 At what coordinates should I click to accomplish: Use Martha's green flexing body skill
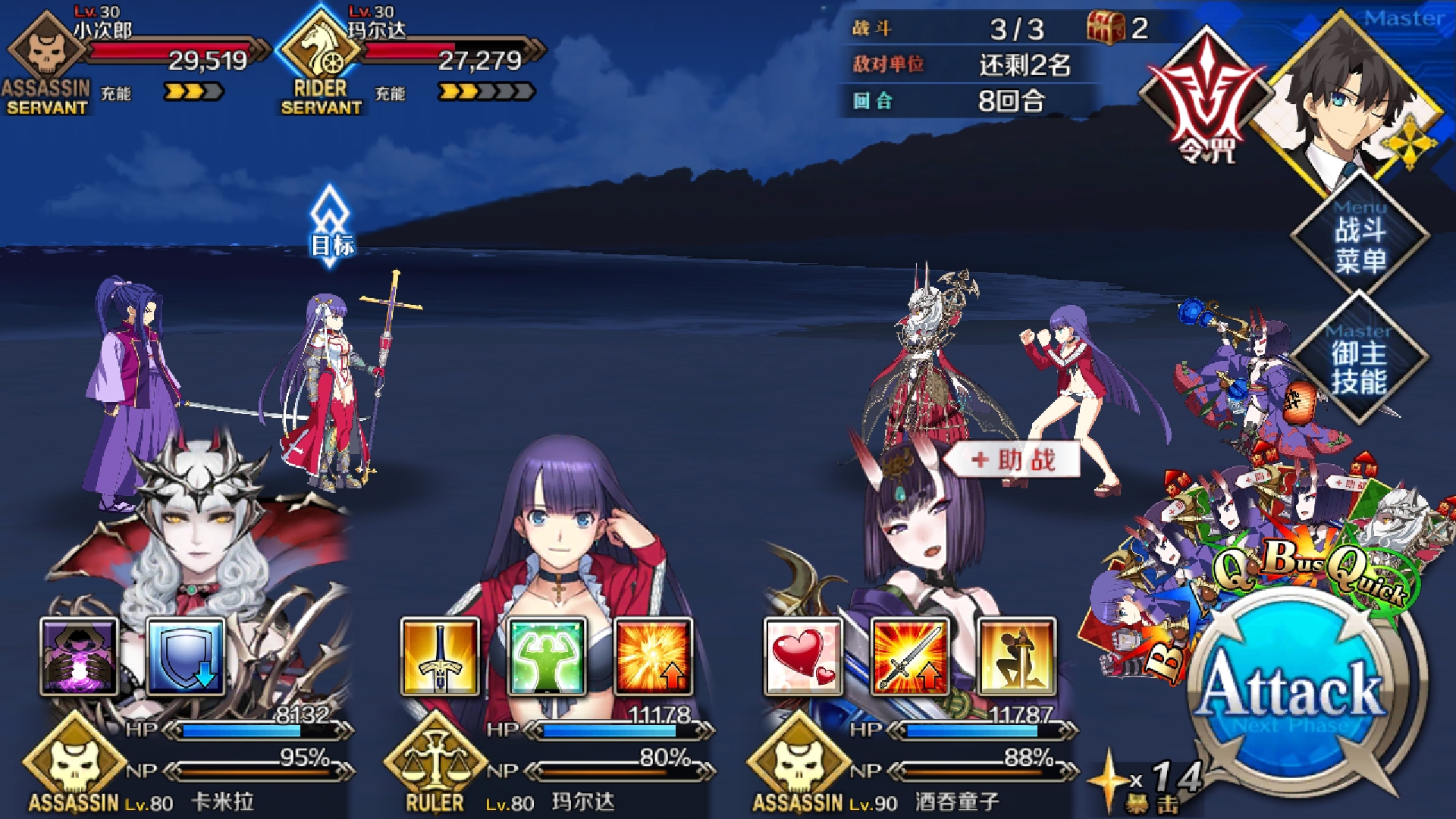(x=547, y=657)
